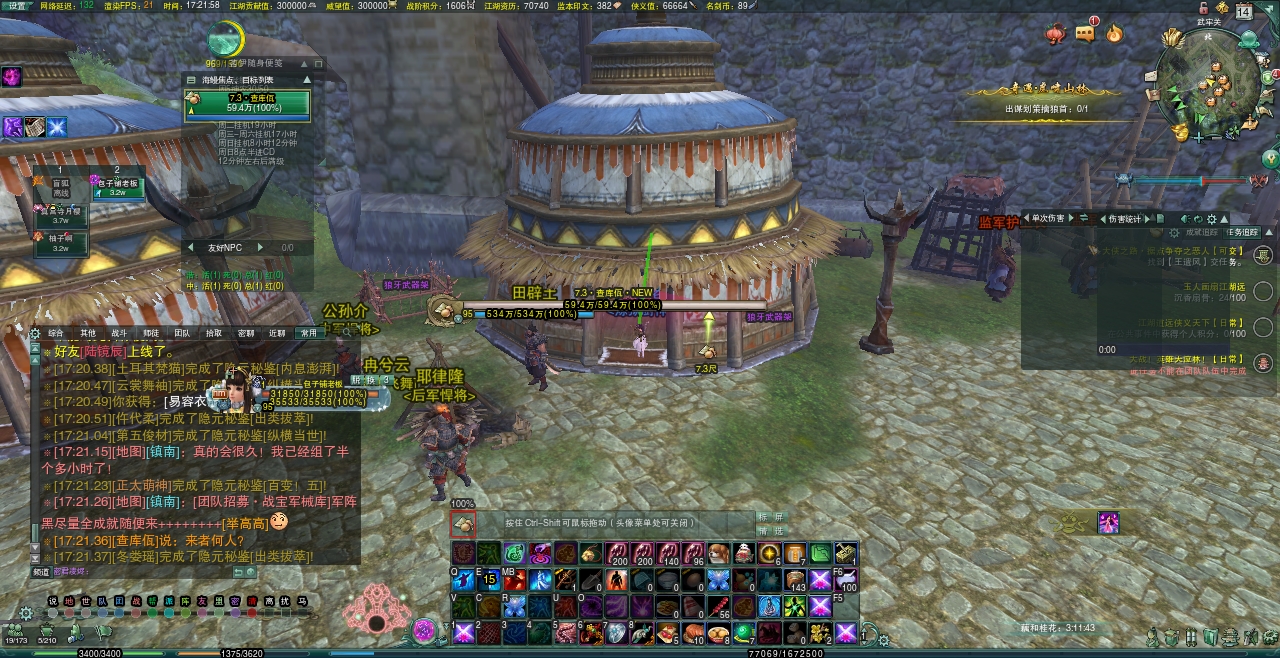The height and width of the screenshot is (658, 1280).
Task: Click the 清选 button above hotbar
Action: pos(771,531)
